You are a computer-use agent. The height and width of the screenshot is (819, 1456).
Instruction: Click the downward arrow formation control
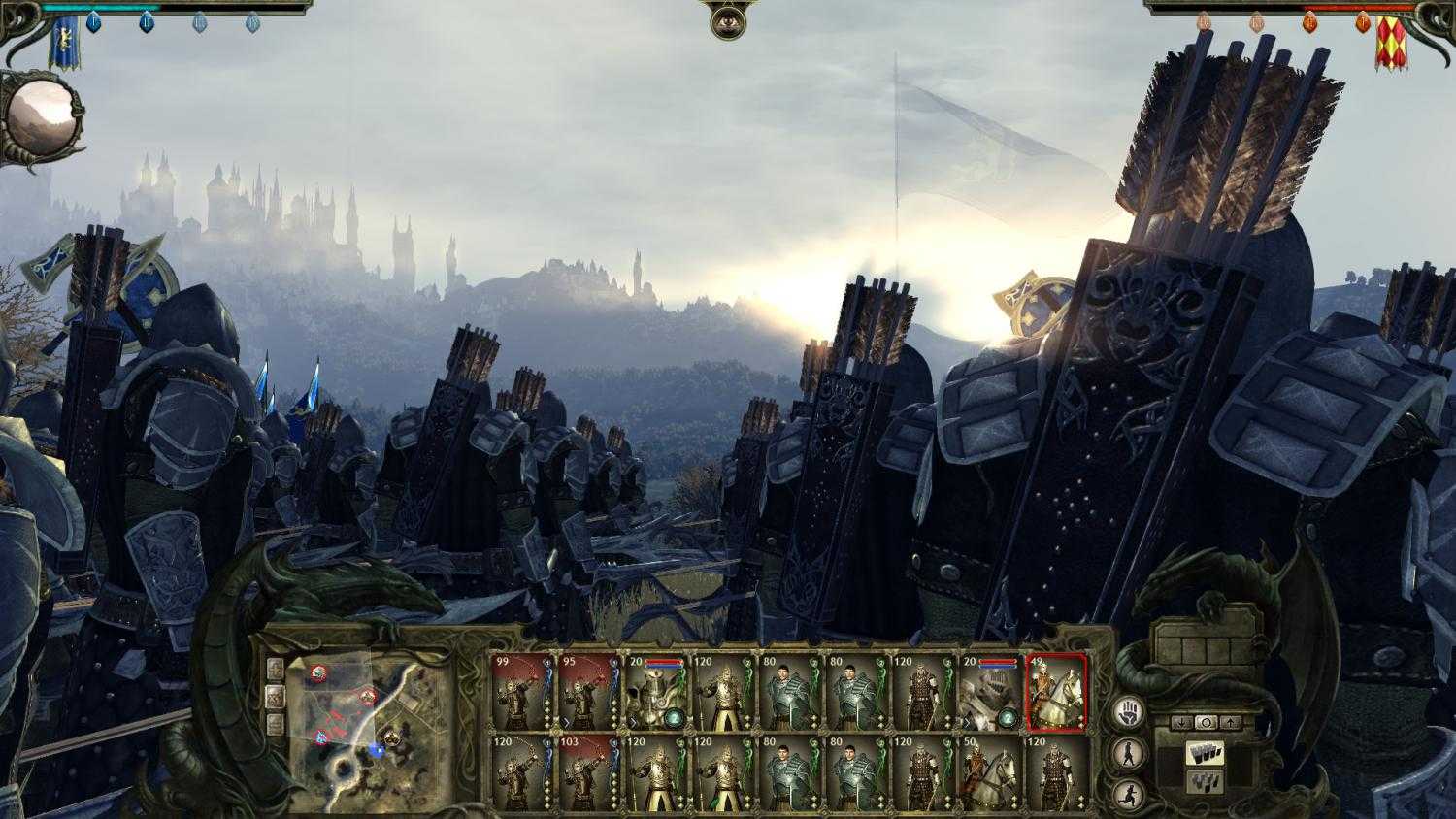tap(1181, 721)
